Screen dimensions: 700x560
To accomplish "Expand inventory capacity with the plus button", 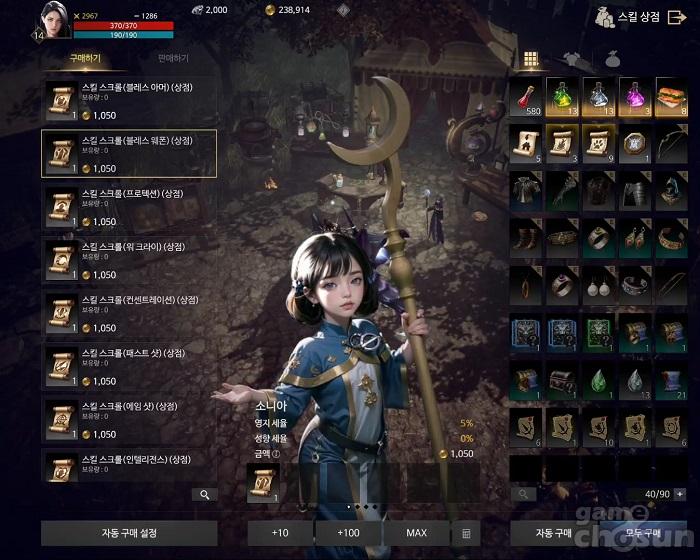I will pos(680,494).
